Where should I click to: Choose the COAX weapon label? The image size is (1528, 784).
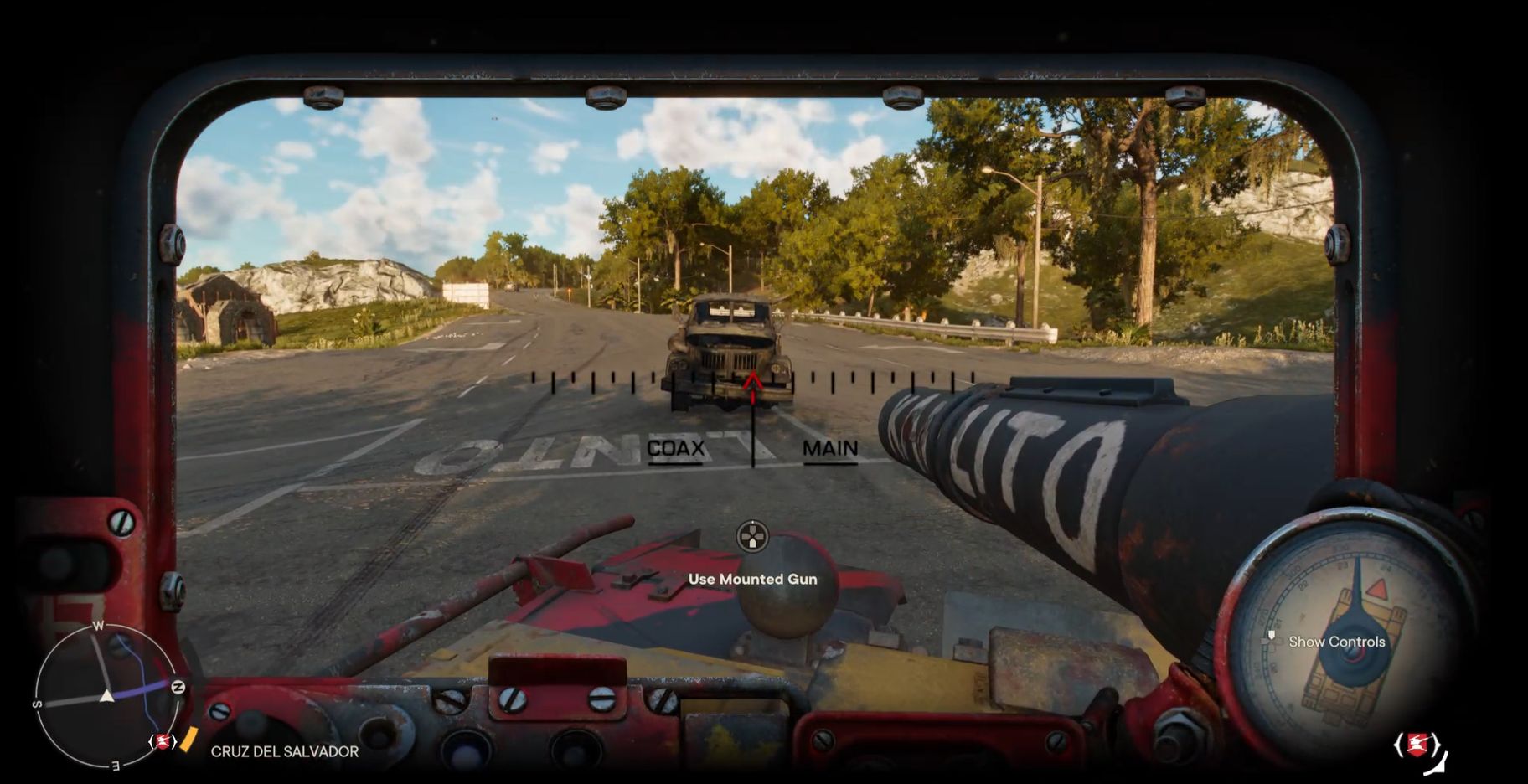675,449
